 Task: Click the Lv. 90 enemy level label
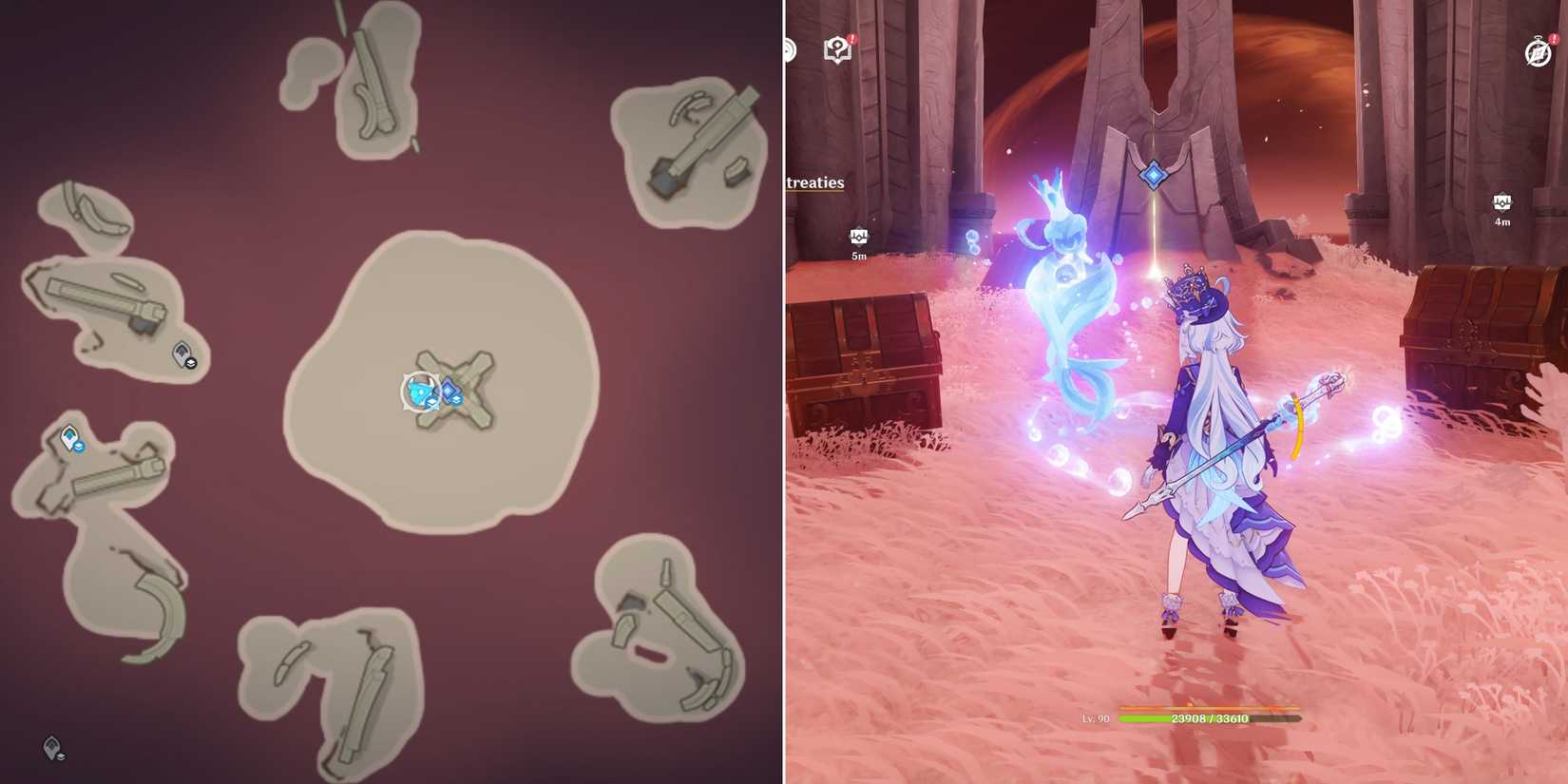tap(1098, 719)
